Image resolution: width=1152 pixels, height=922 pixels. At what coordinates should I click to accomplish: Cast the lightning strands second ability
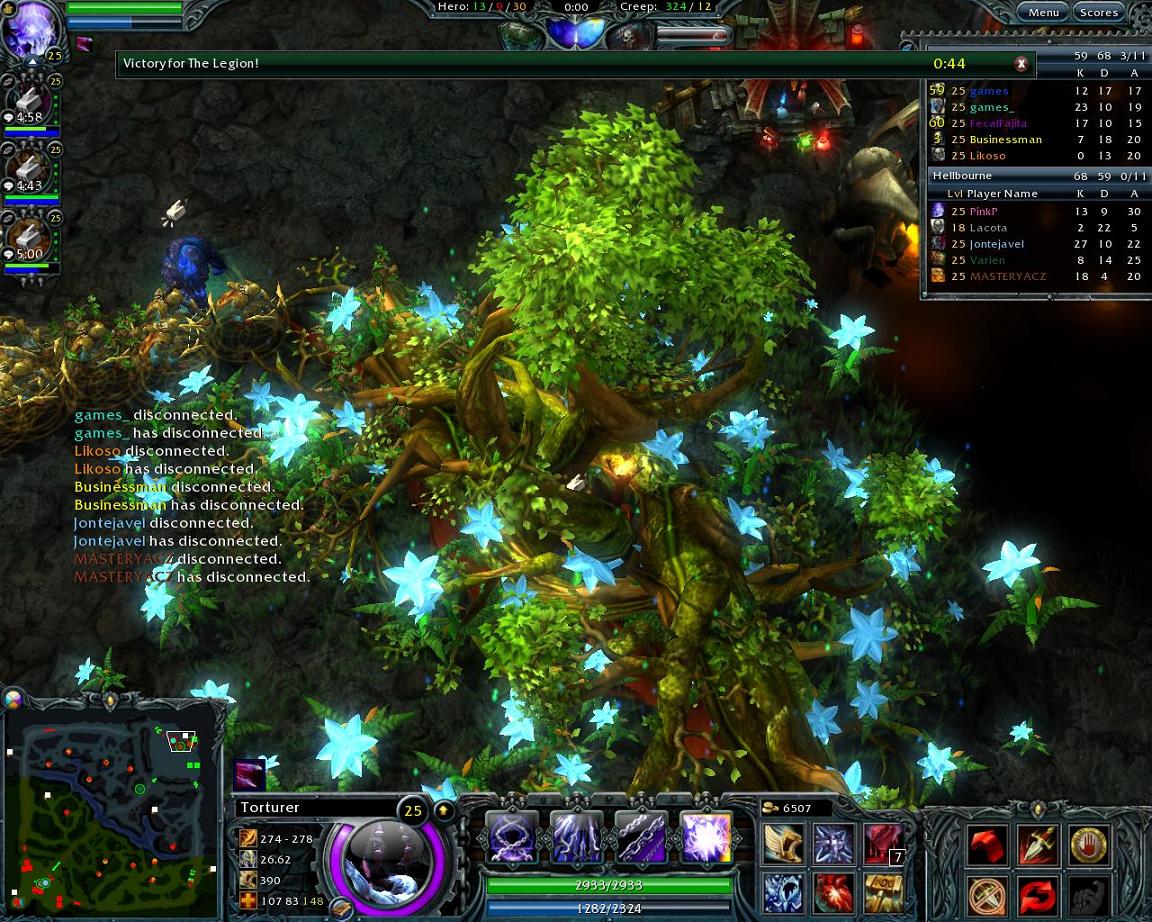coord(575,837)
